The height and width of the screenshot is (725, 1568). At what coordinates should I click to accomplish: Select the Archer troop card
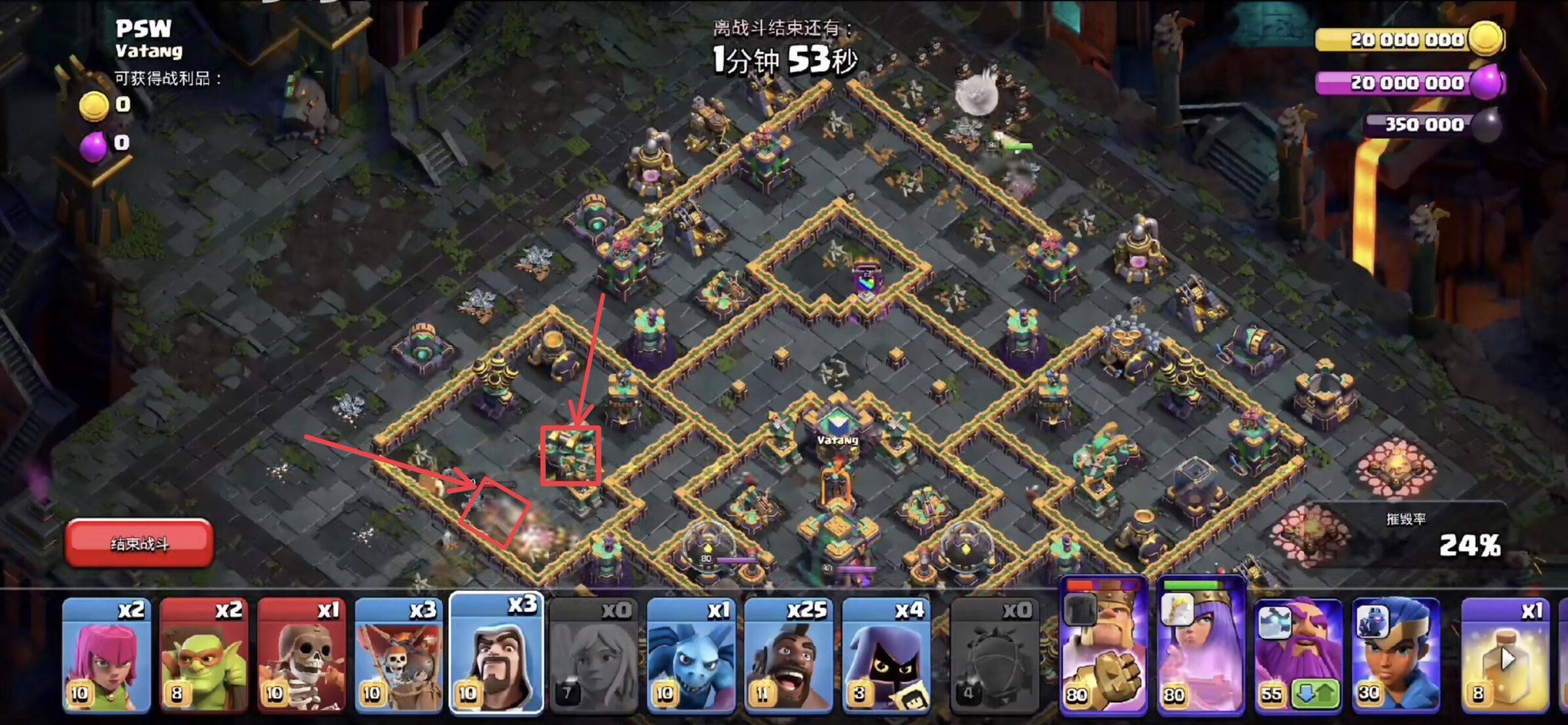click(106, 655)
